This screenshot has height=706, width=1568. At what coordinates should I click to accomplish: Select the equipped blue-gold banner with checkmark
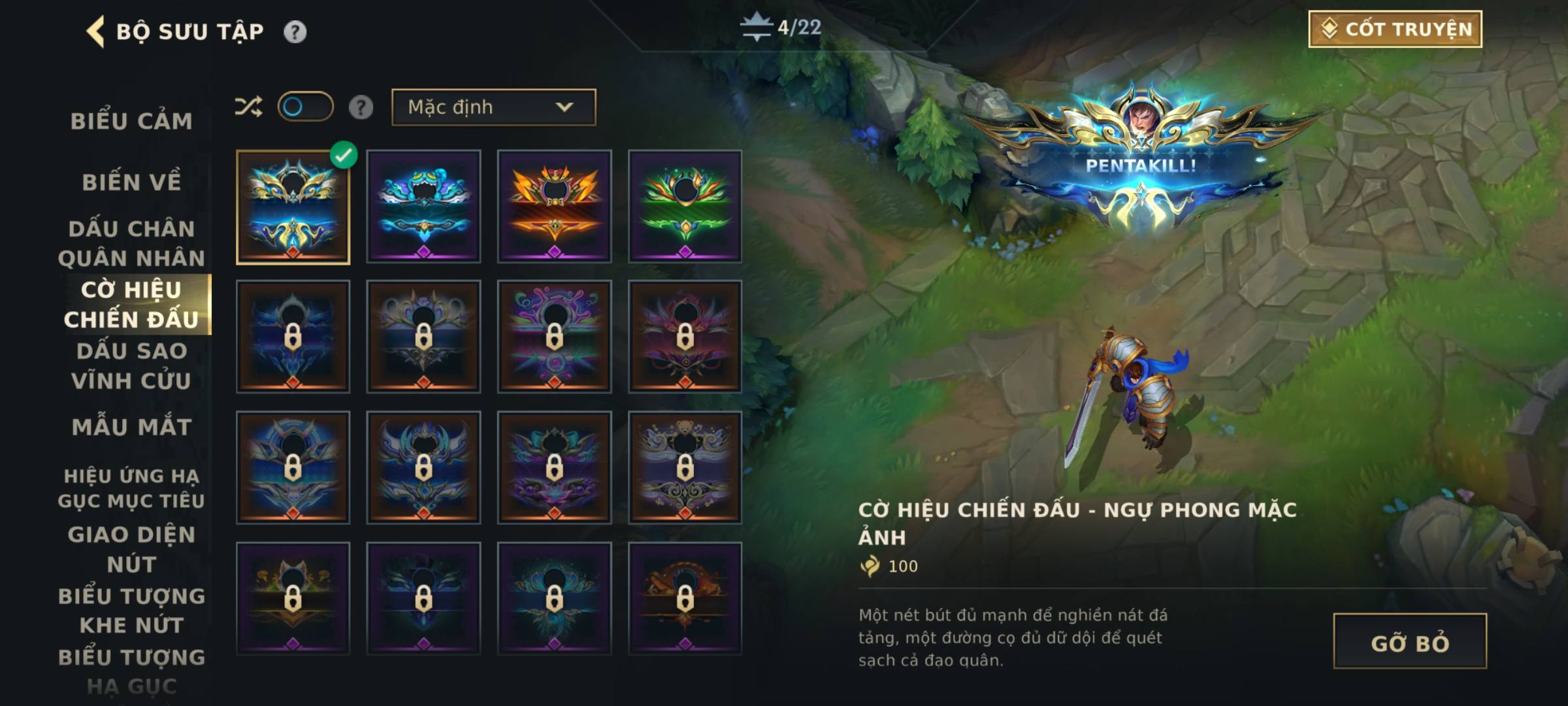tap(293, 207)
